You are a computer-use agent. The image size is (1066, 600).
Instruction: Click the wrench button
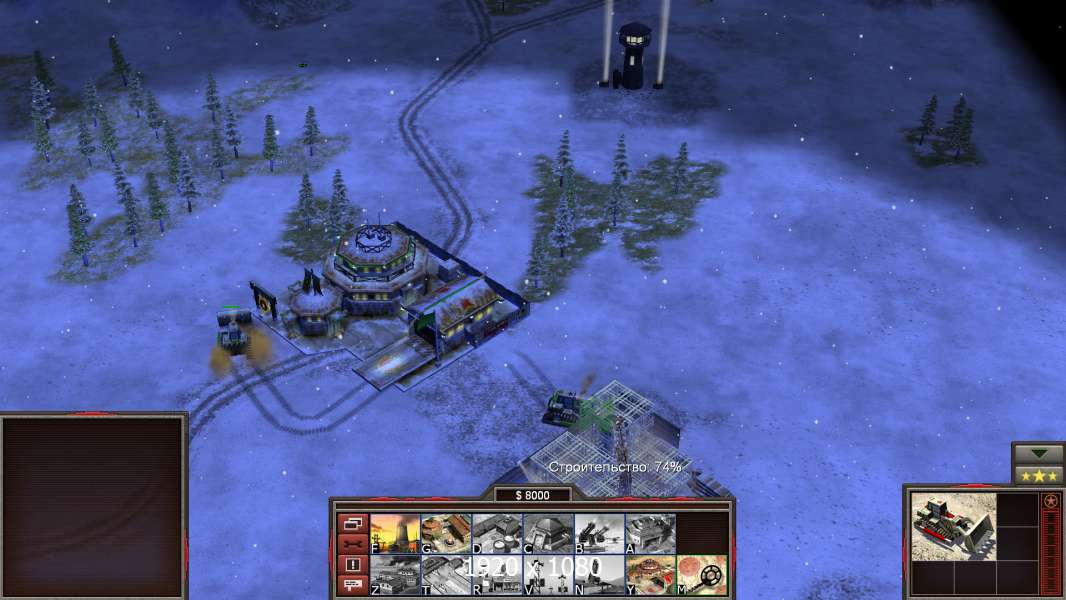pos(352,544)
